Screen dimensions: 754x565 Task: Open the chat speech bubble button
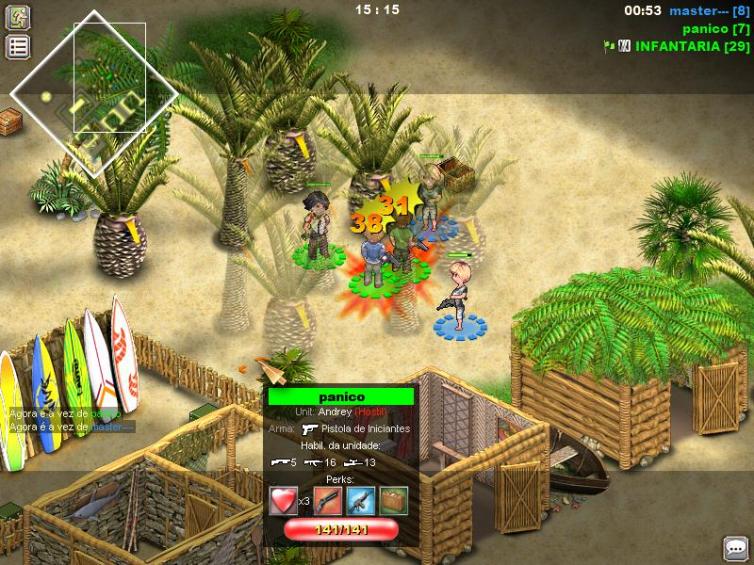(x=736, y=548)
